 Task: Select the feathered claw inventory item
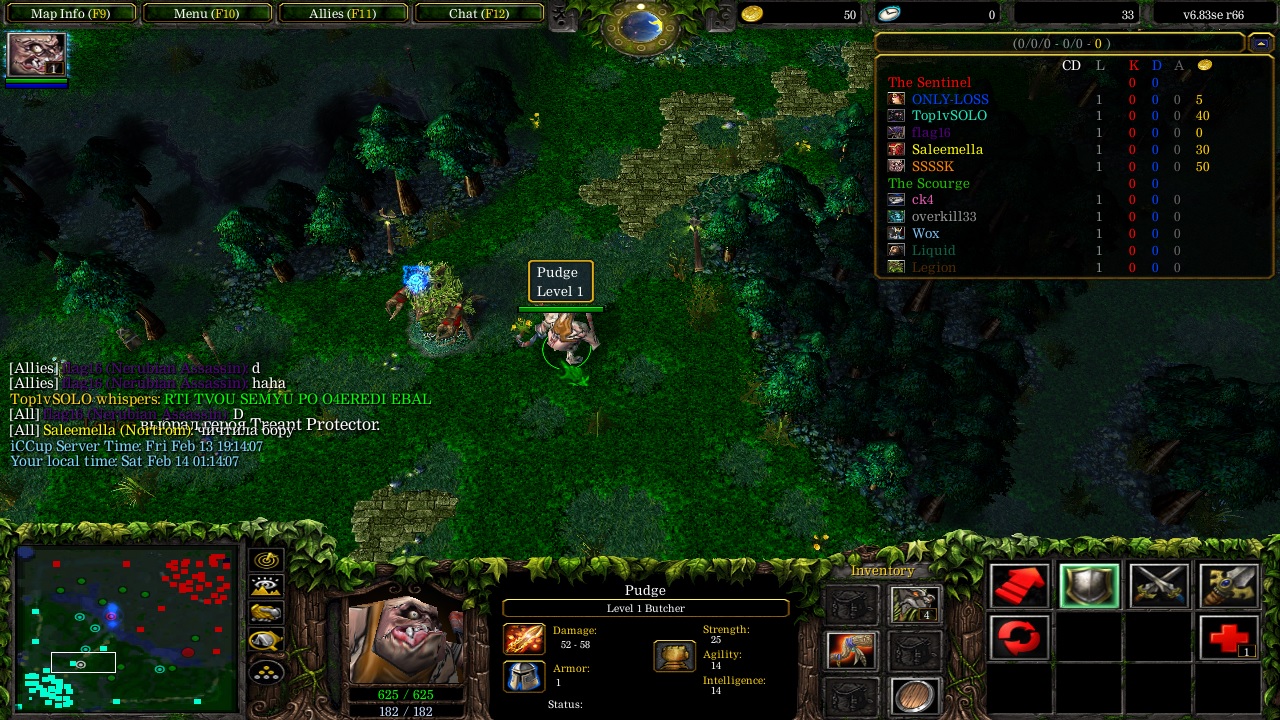click(853, 650)
